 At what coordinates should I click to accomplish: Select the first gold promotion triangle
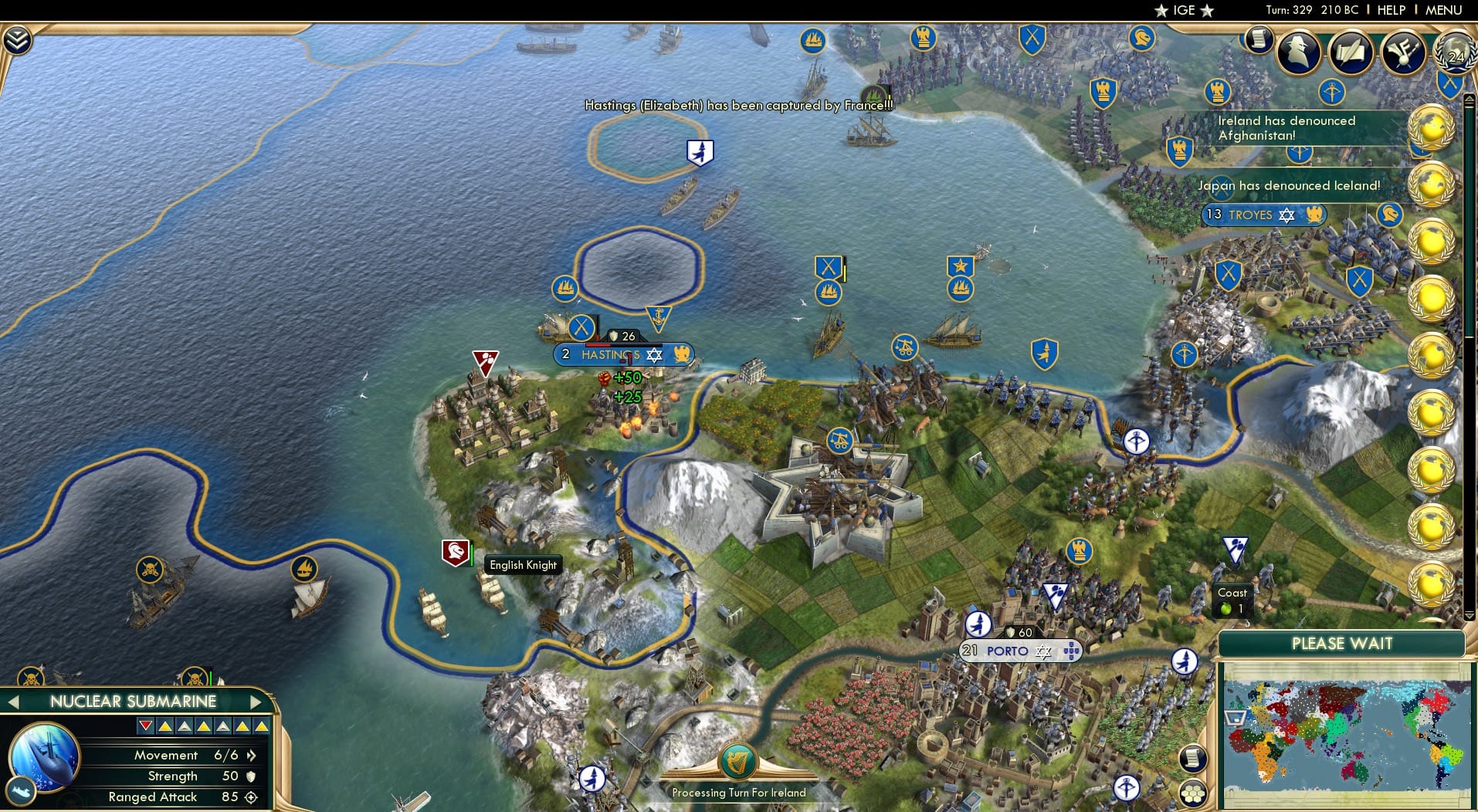point(164,725)
